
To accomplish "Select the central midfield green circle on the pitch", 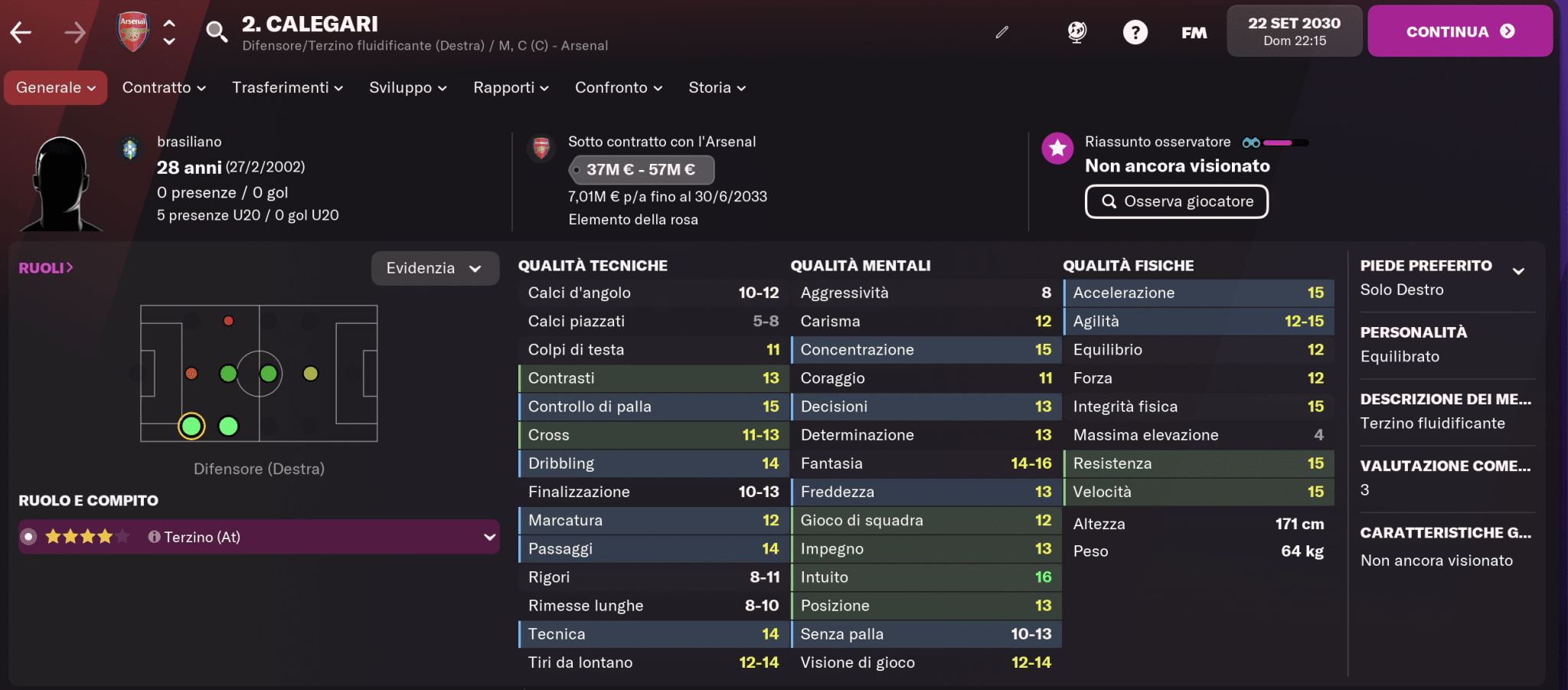I will (268, 374).
